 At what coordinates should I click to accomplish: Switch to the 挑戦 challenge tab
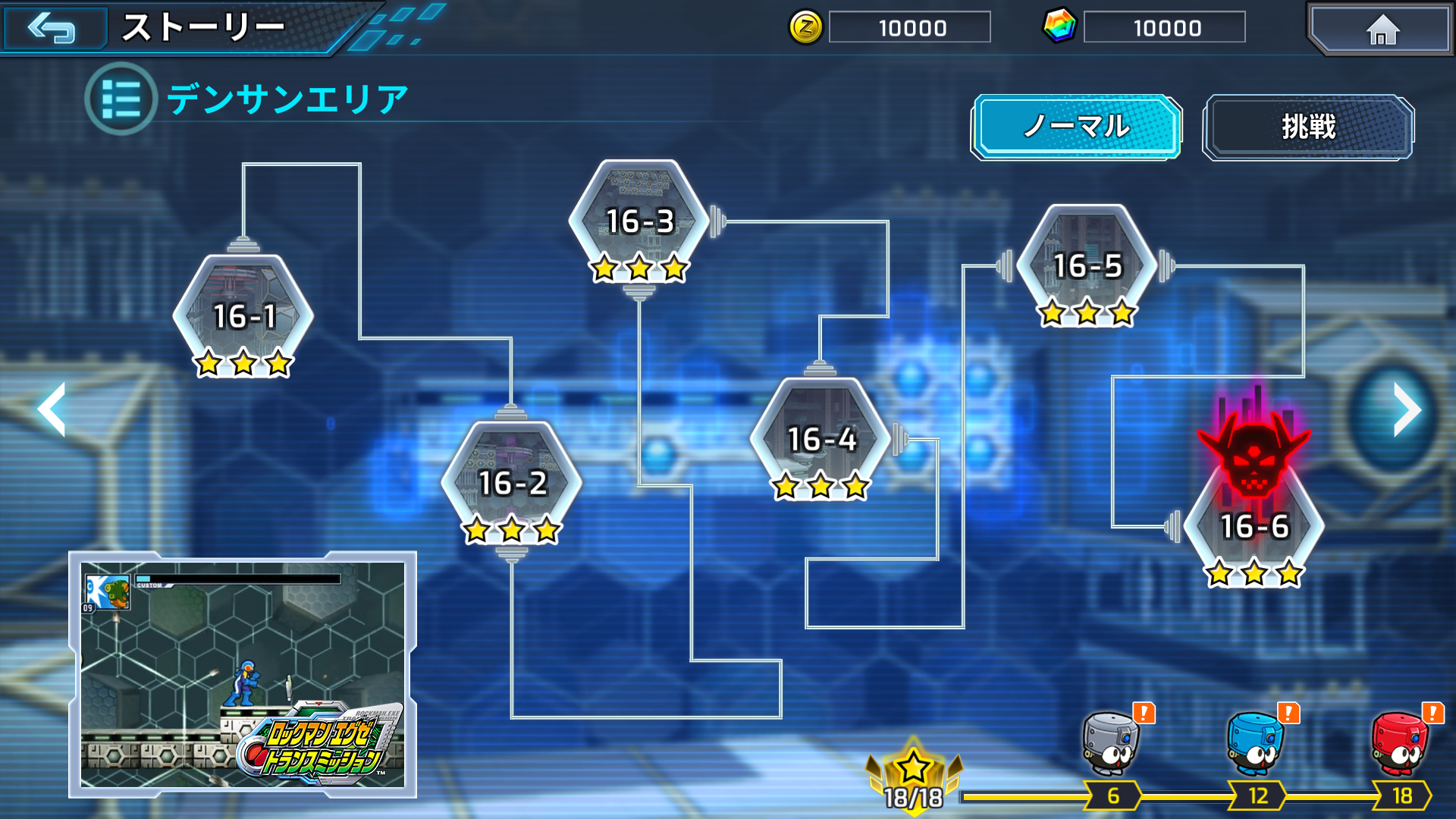(1308, 127)
